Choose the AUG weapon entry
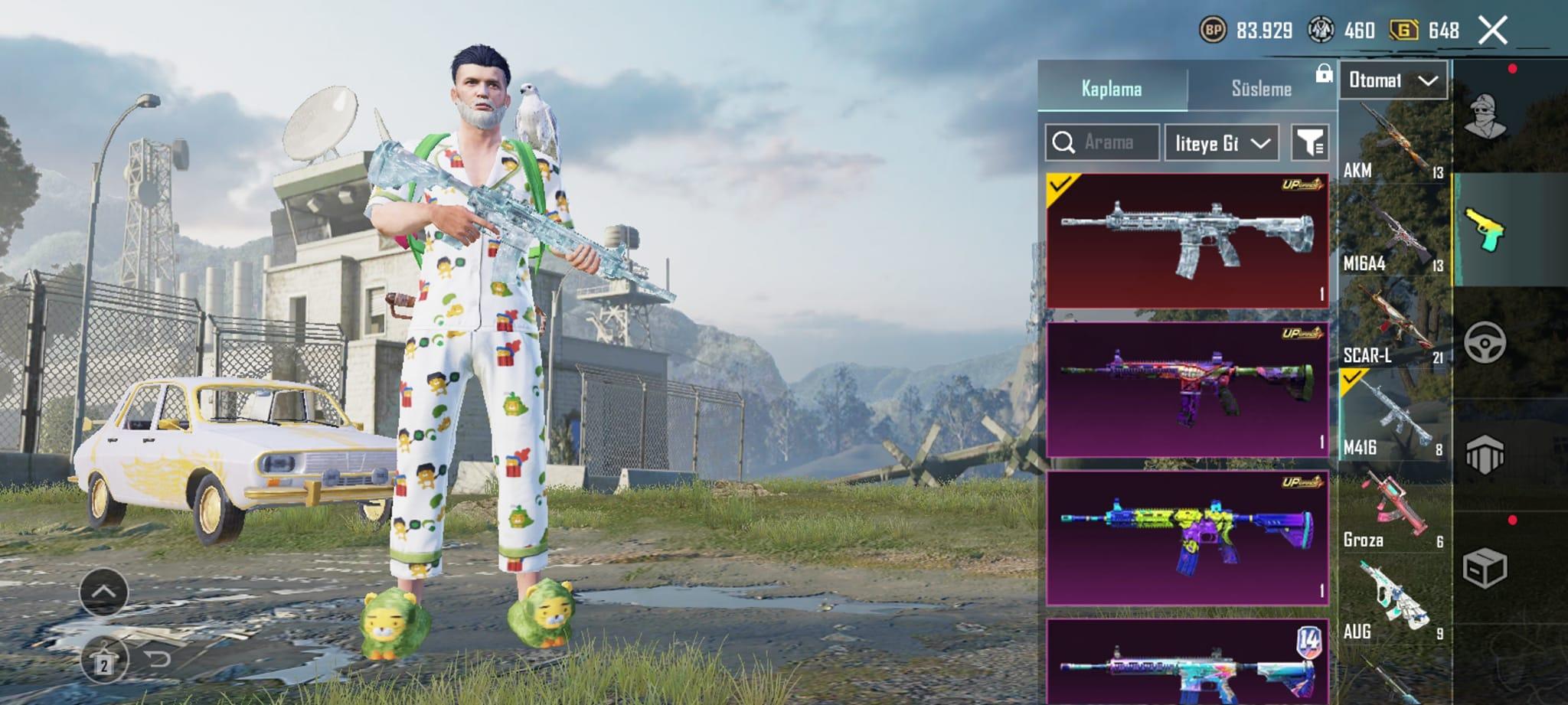Image resolution: width=1568 pixels, height=705 pixels. 1393,602
